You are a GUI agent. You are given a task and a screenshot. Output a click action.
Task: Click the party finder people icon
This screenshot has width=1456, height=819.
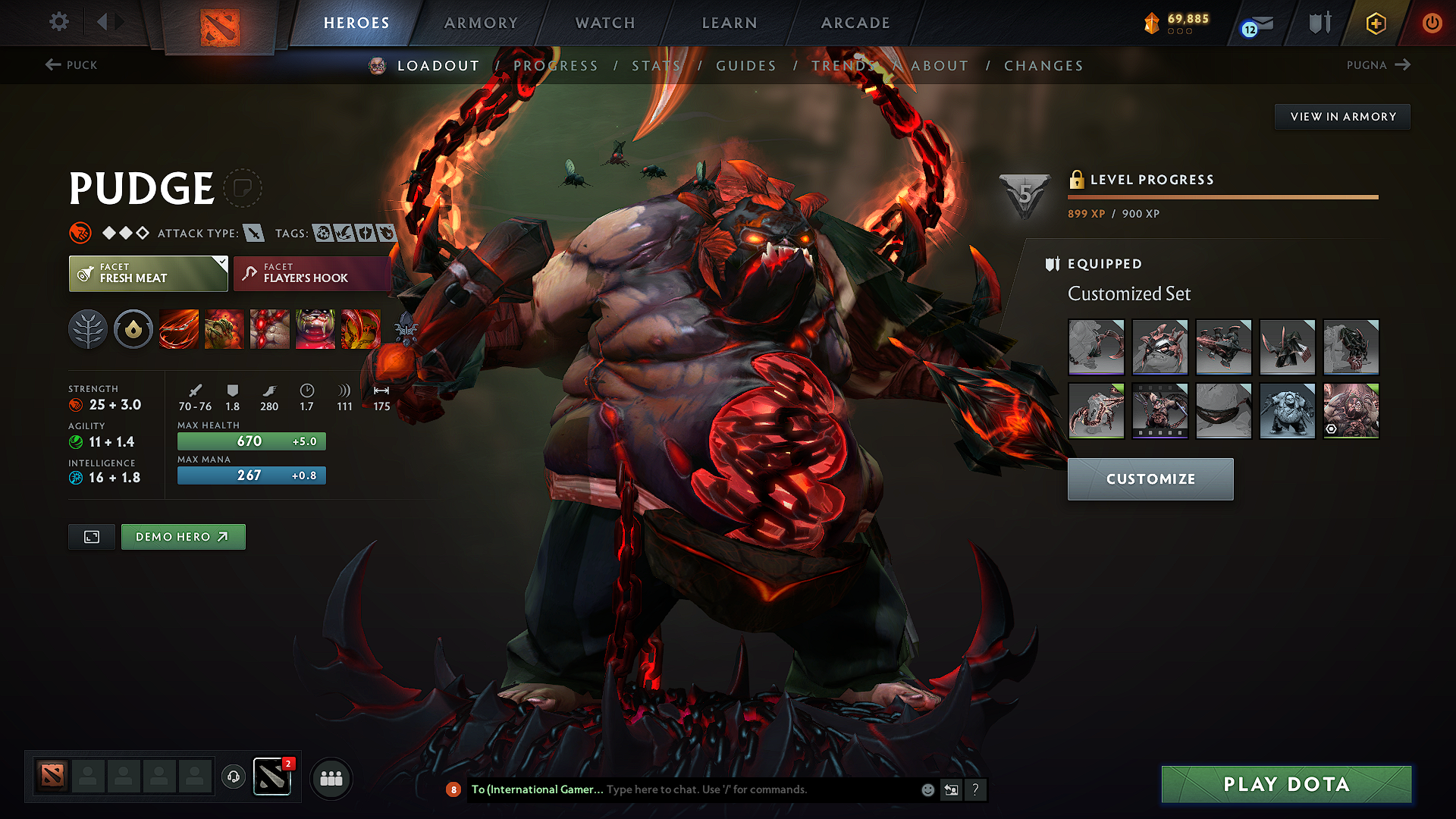[331, 777]
